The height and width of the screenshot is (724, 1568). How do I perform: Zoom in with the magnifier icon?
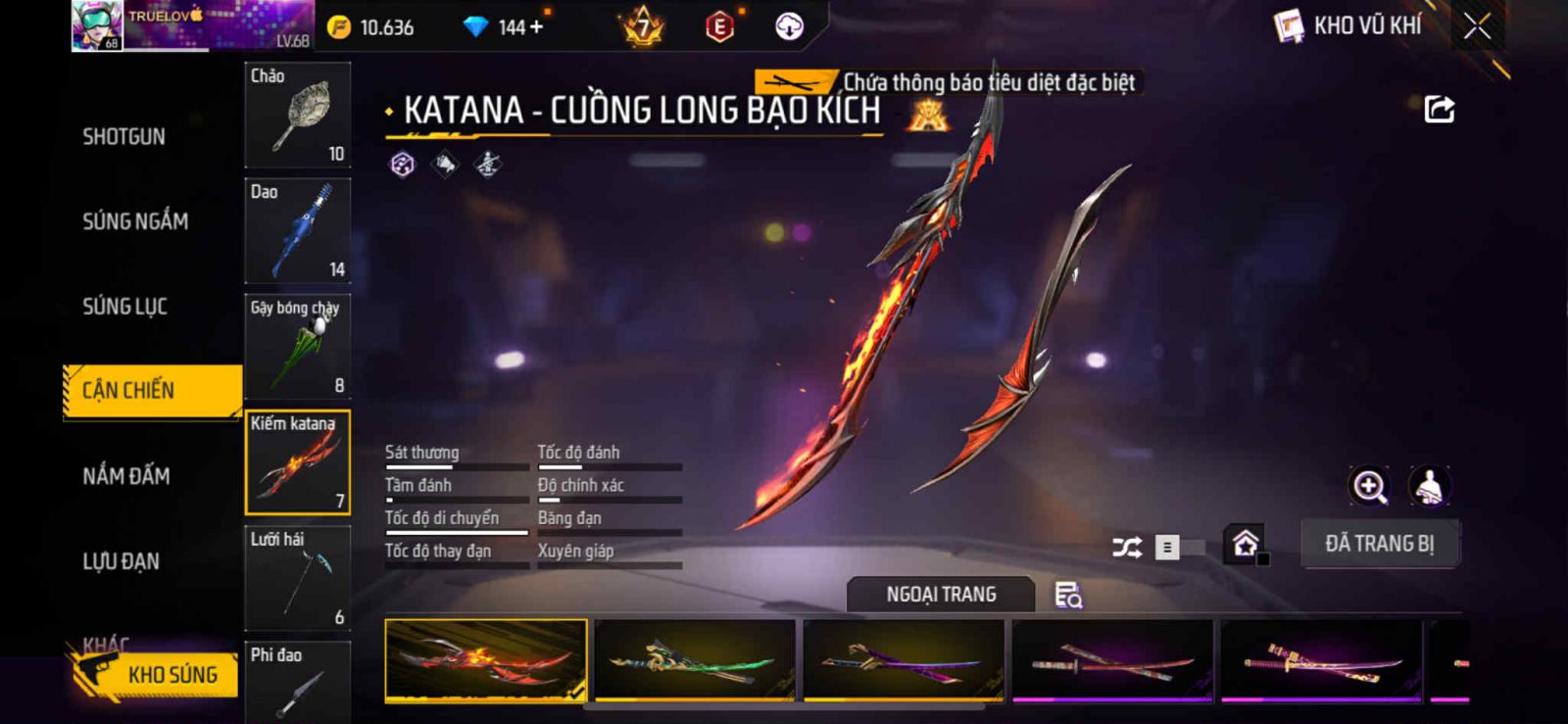coord(1369,486)
